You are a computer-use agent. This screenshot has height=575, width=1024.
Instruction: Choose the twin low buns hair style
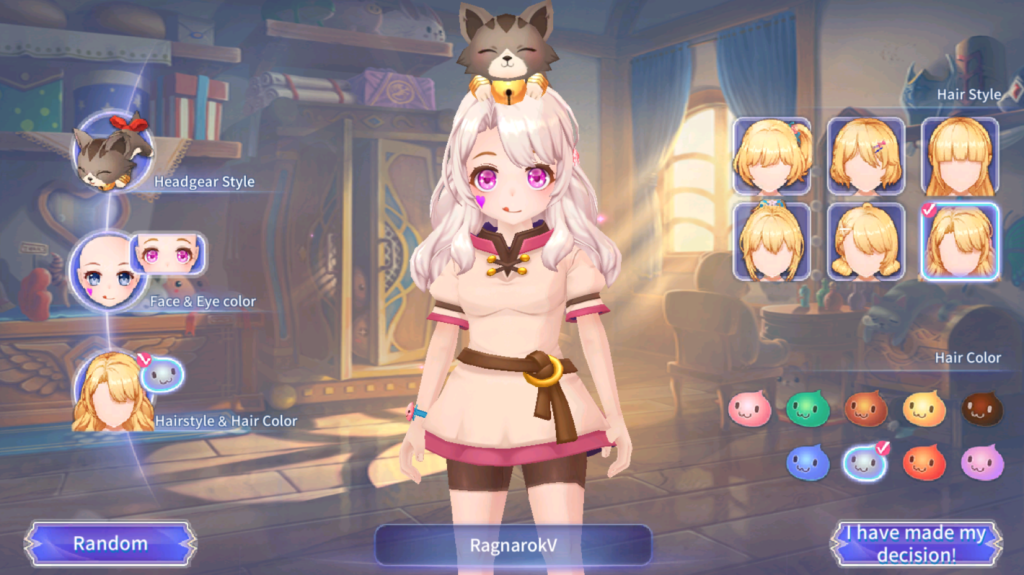(866, 242)
